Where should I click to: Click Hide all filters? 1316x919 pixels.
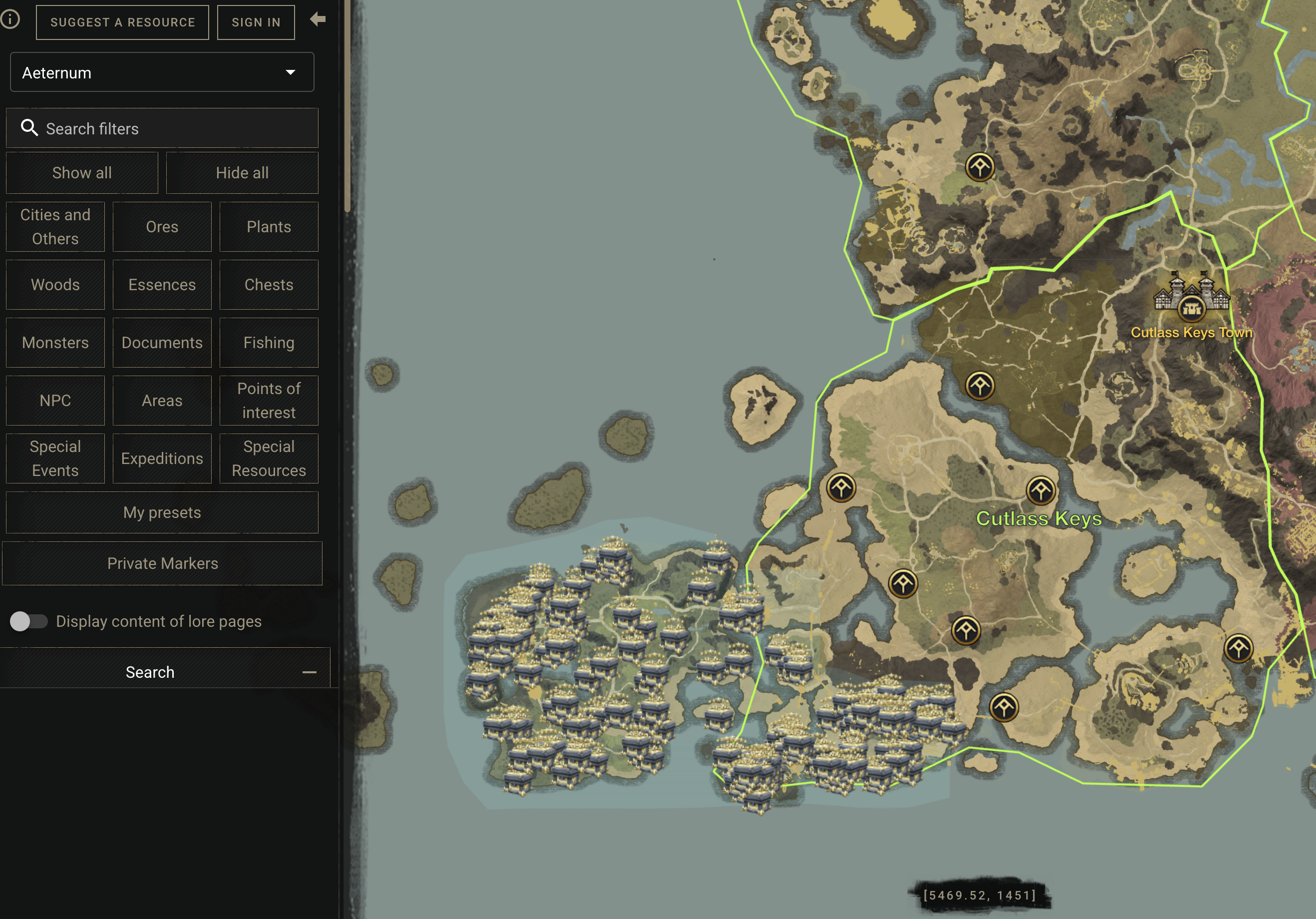pyautogui.click(x=243, y=173)
